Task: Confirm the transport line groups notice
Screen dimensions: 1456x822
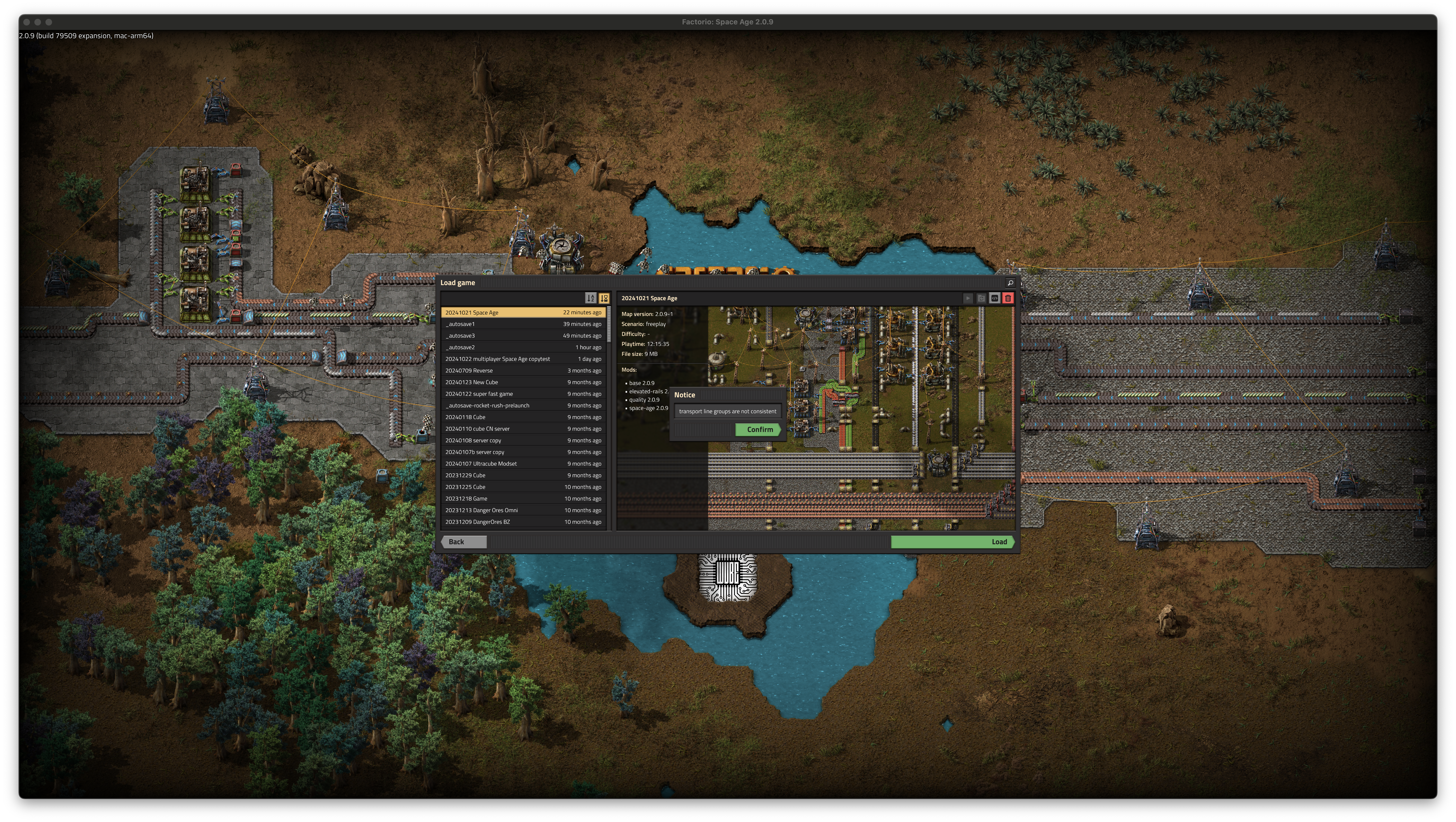Action: point(758,430)
